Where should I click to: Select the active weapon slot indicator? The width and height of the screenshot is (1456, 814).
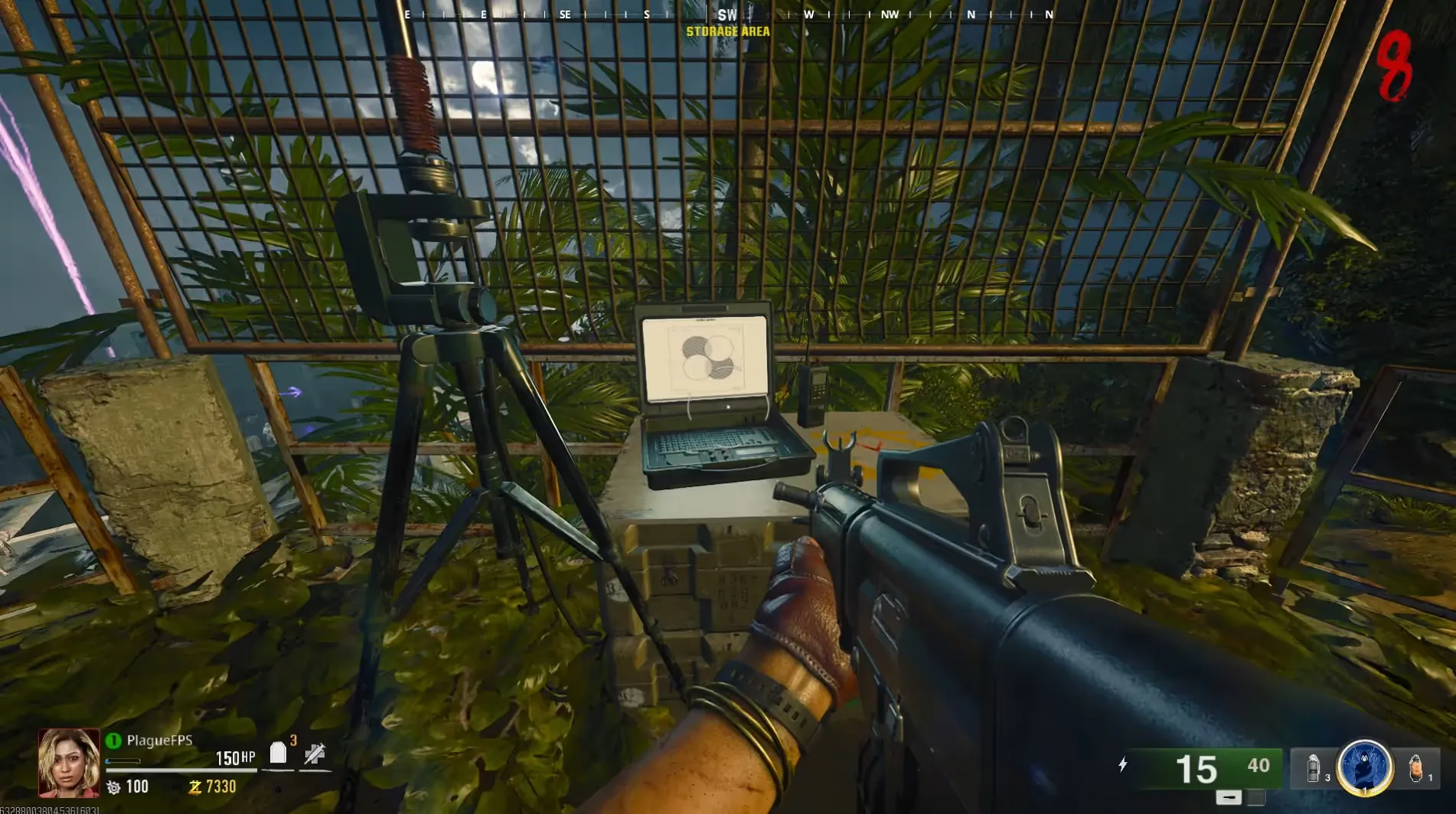point(1229,797)
